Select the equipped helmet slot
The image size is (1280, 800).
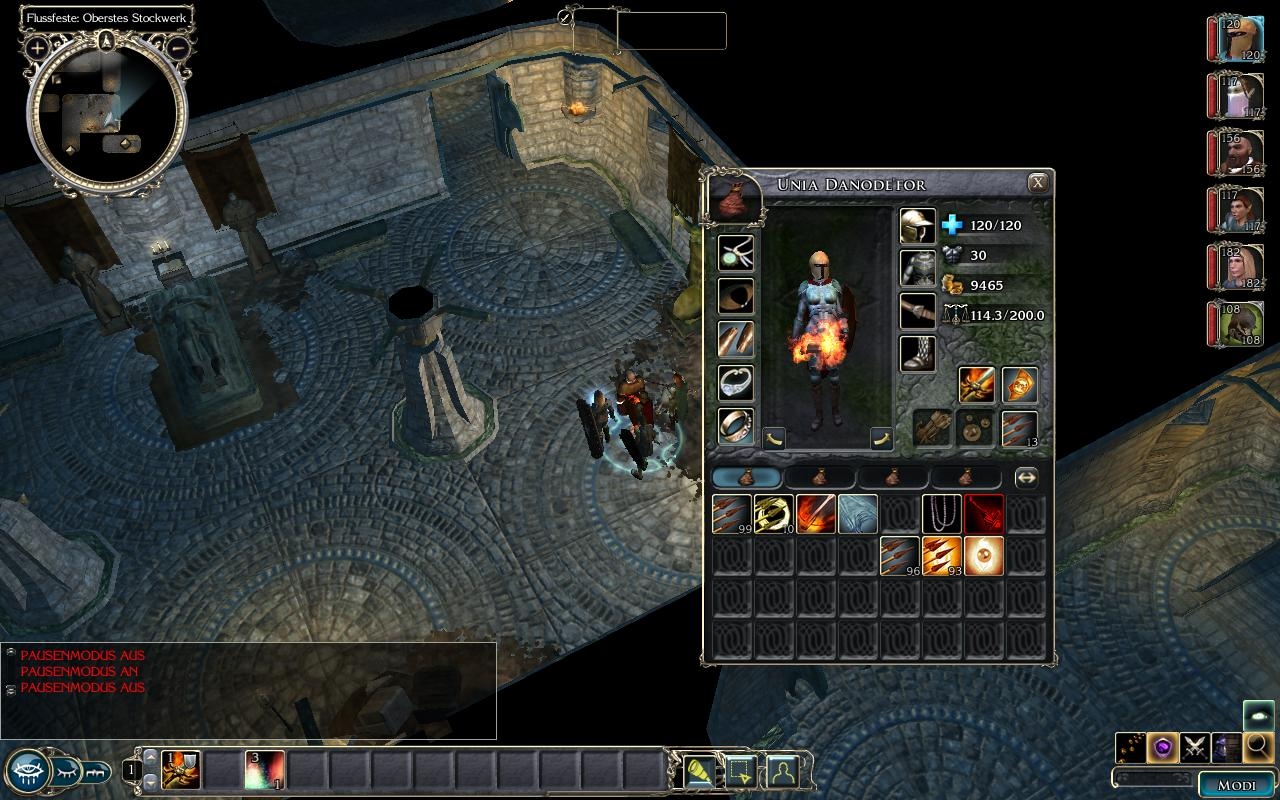[917, 226]
